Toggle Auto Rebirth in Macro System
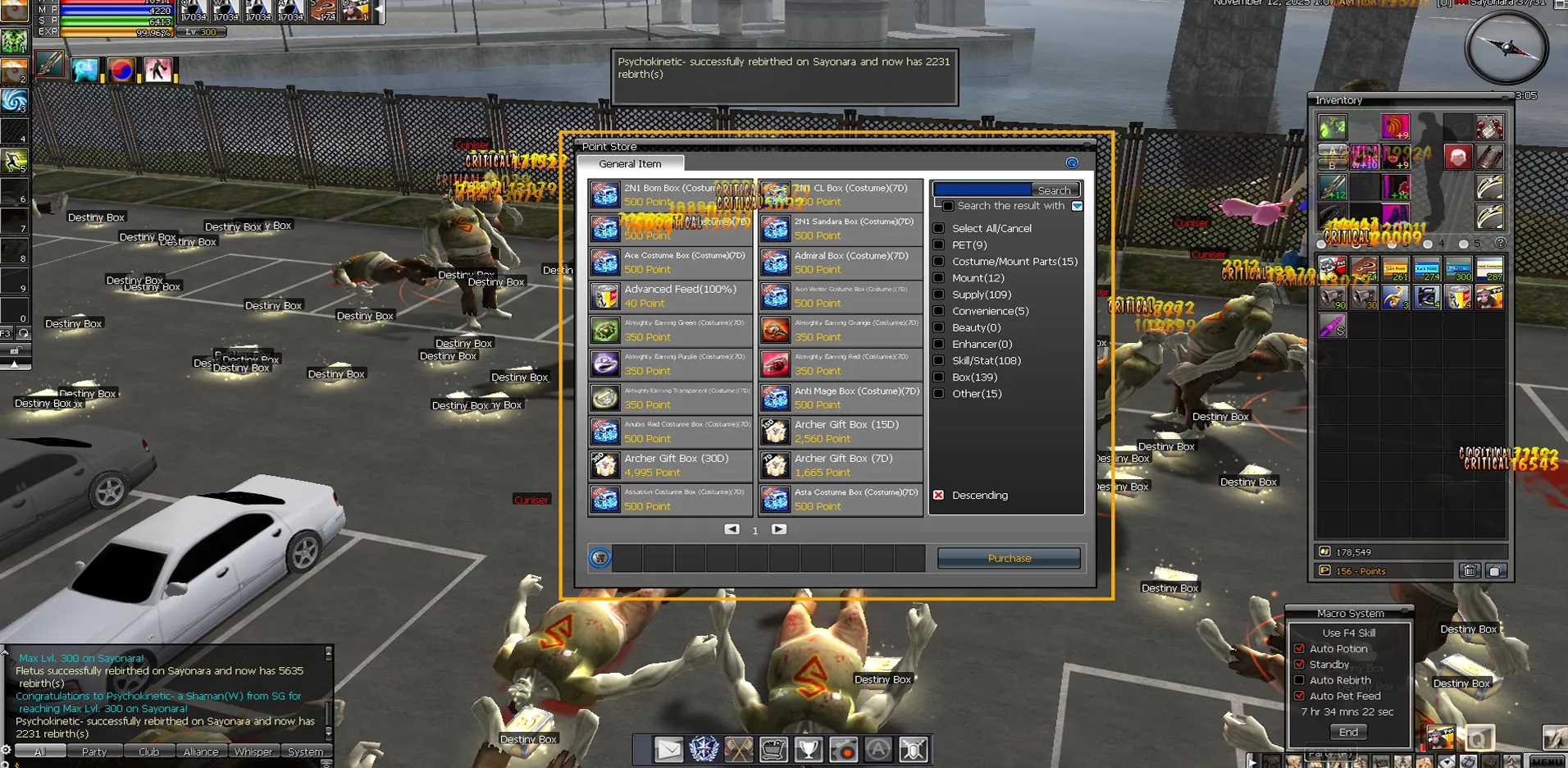Viewport: 1568px width, 768px height. pyautogui.click(x=1299, y=680)
